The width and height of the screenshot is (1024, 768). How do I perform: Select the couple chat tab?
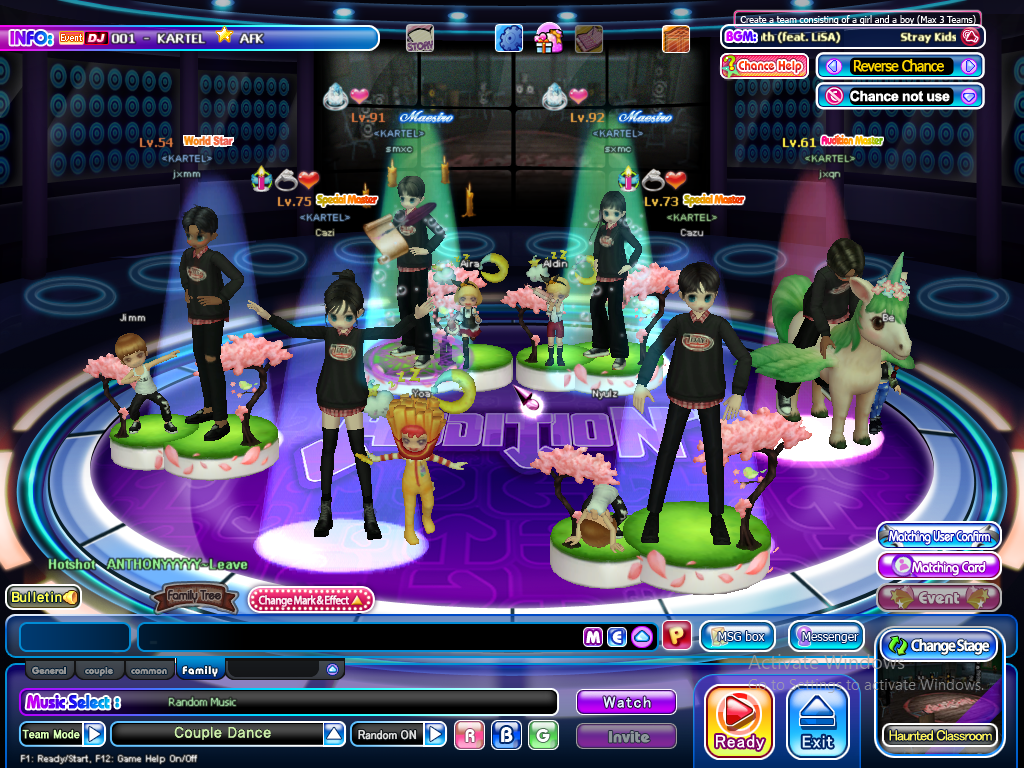coord(99,671)
